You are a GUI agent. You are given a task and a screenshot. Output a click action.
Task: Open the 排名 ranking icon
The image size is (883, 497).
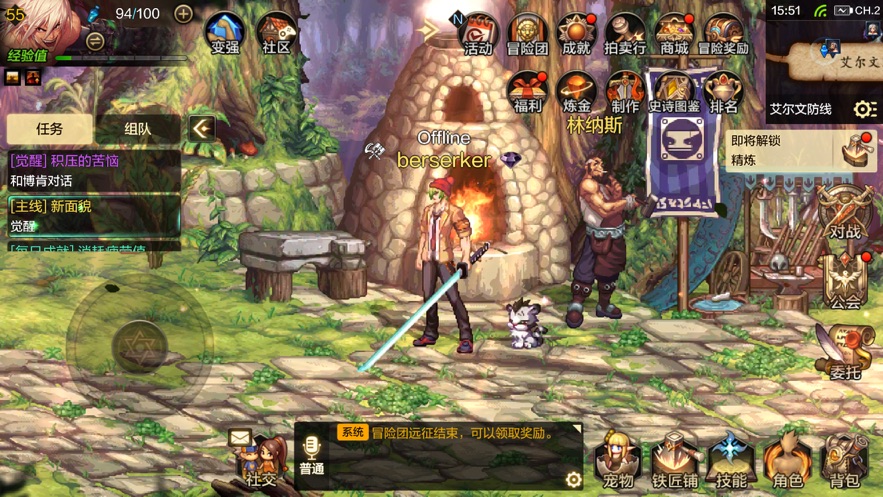[x=723, y=91]
